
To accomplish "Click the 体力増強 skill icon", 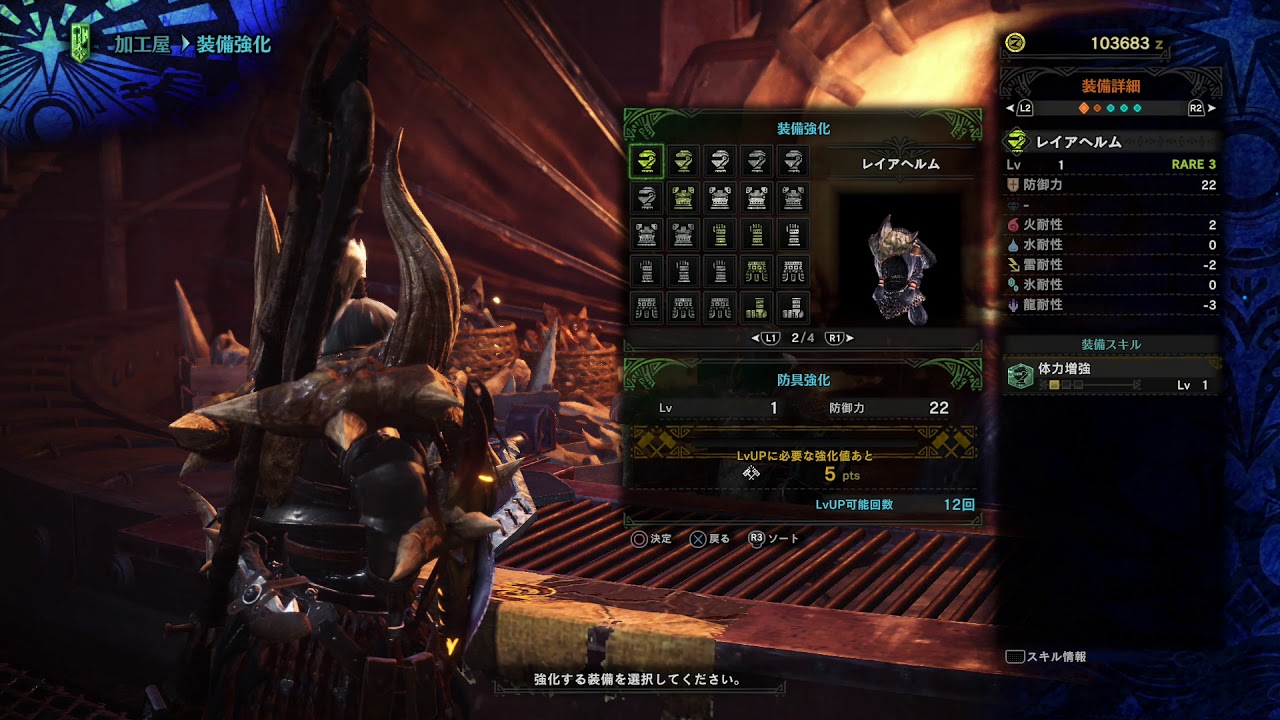I will click(x=1019, y=376).
